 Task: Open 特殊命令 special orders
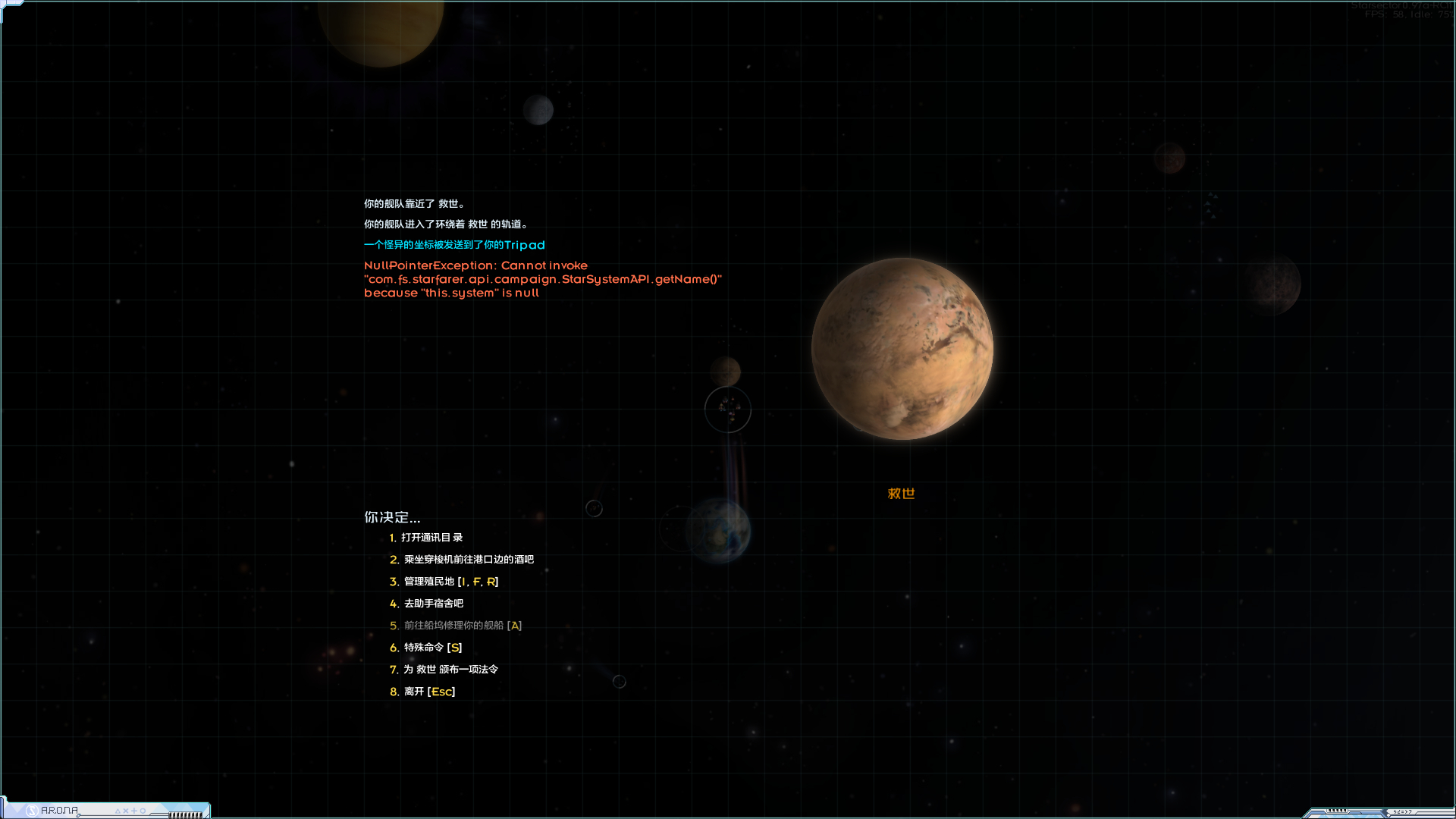[x=432, y=648]
